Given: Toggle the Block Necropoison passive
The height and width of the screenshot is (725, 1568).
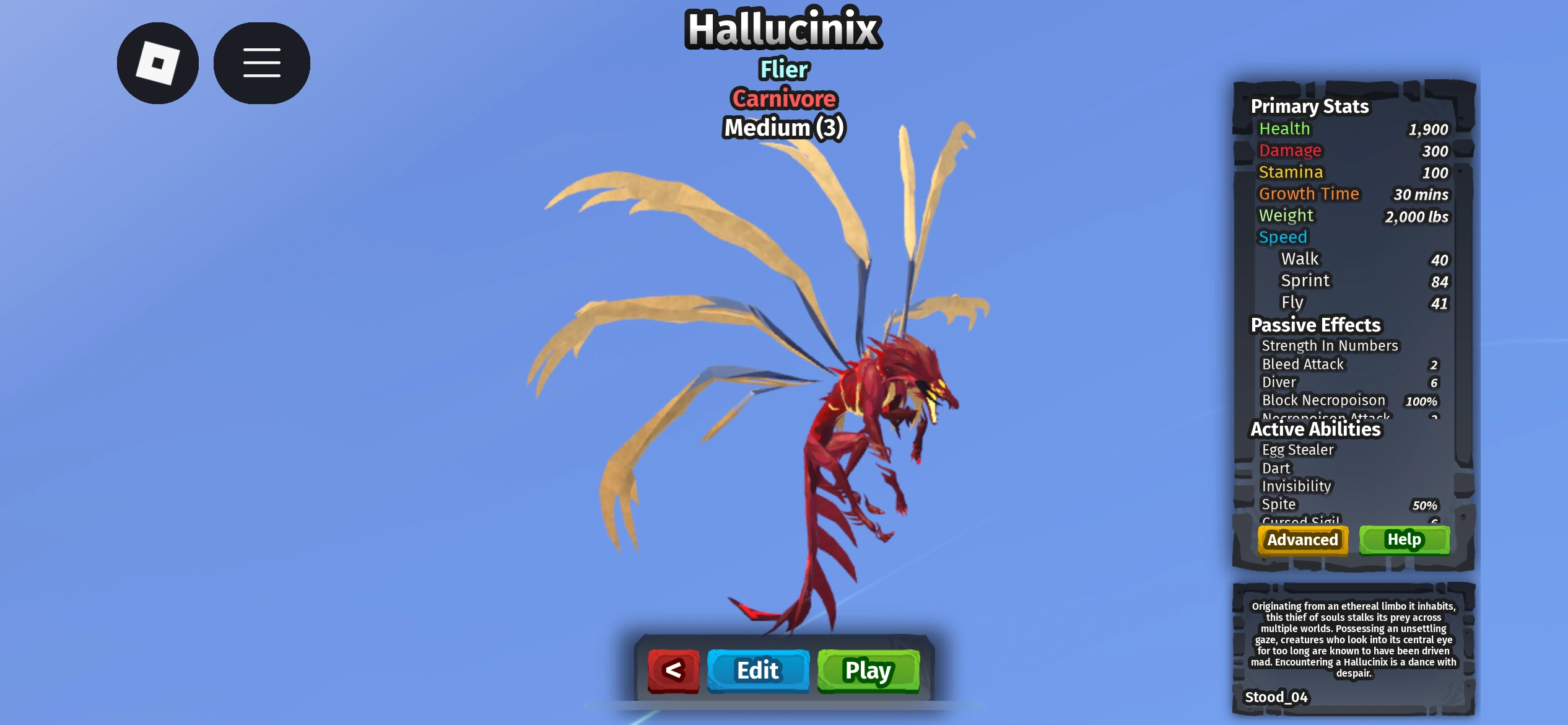Looking at the screenshot, I should 1323,400.
